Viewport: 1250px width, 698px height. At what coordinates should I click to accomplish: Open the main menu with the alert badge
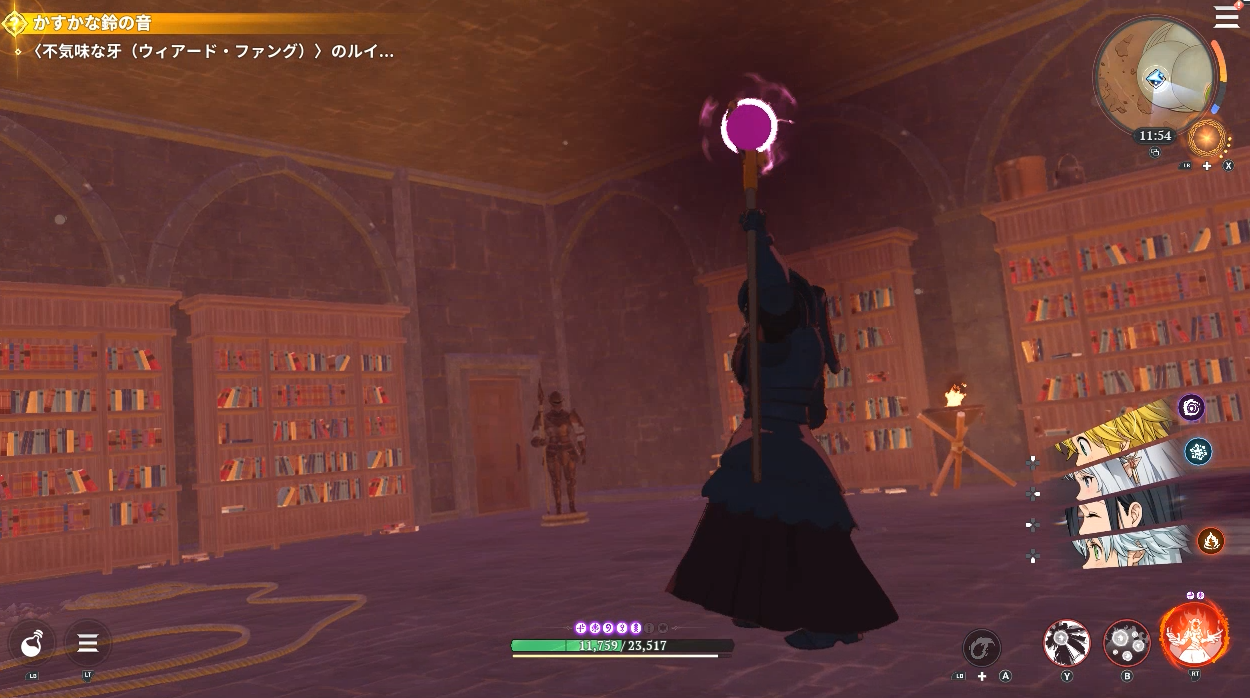[1226, 16]
